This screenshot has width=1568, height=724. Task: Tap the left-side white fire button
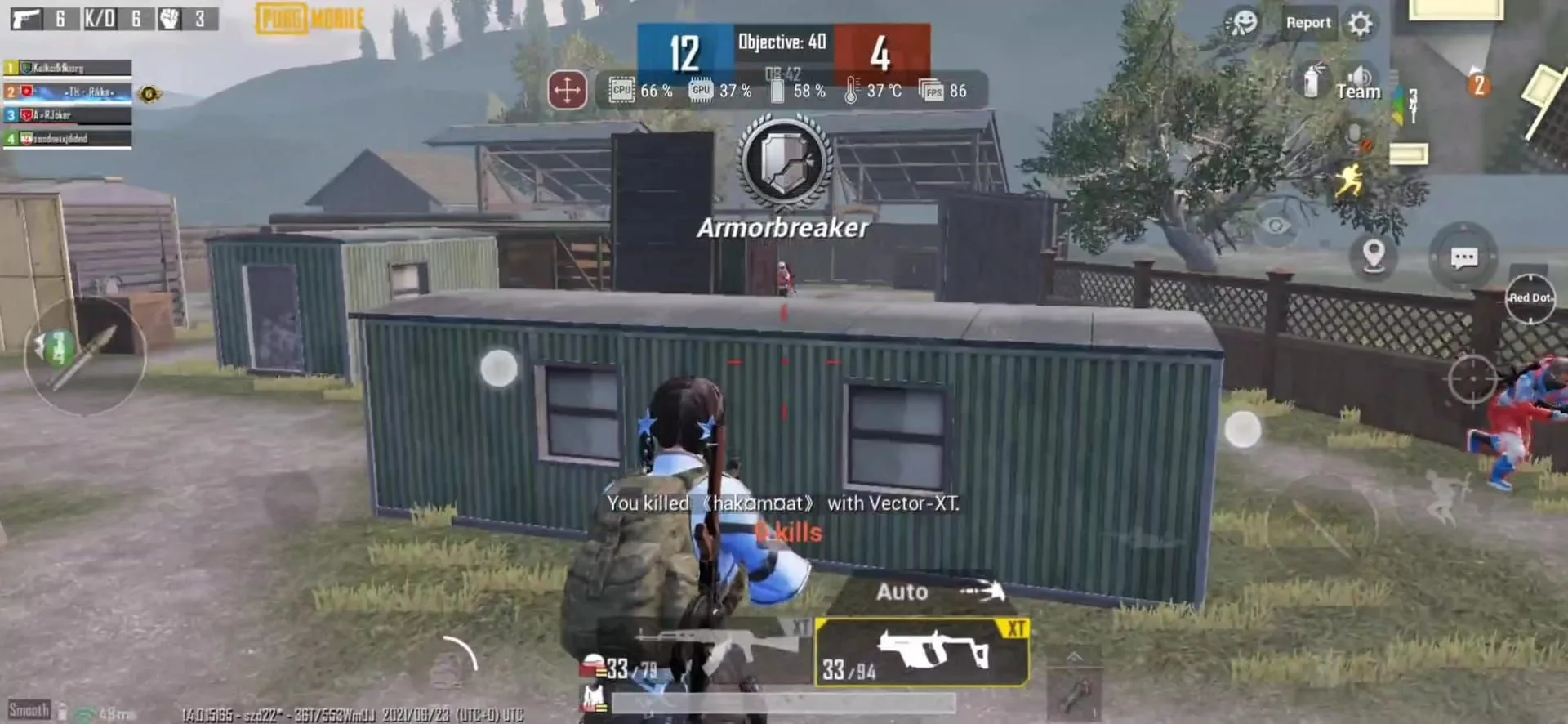point(498,368)
